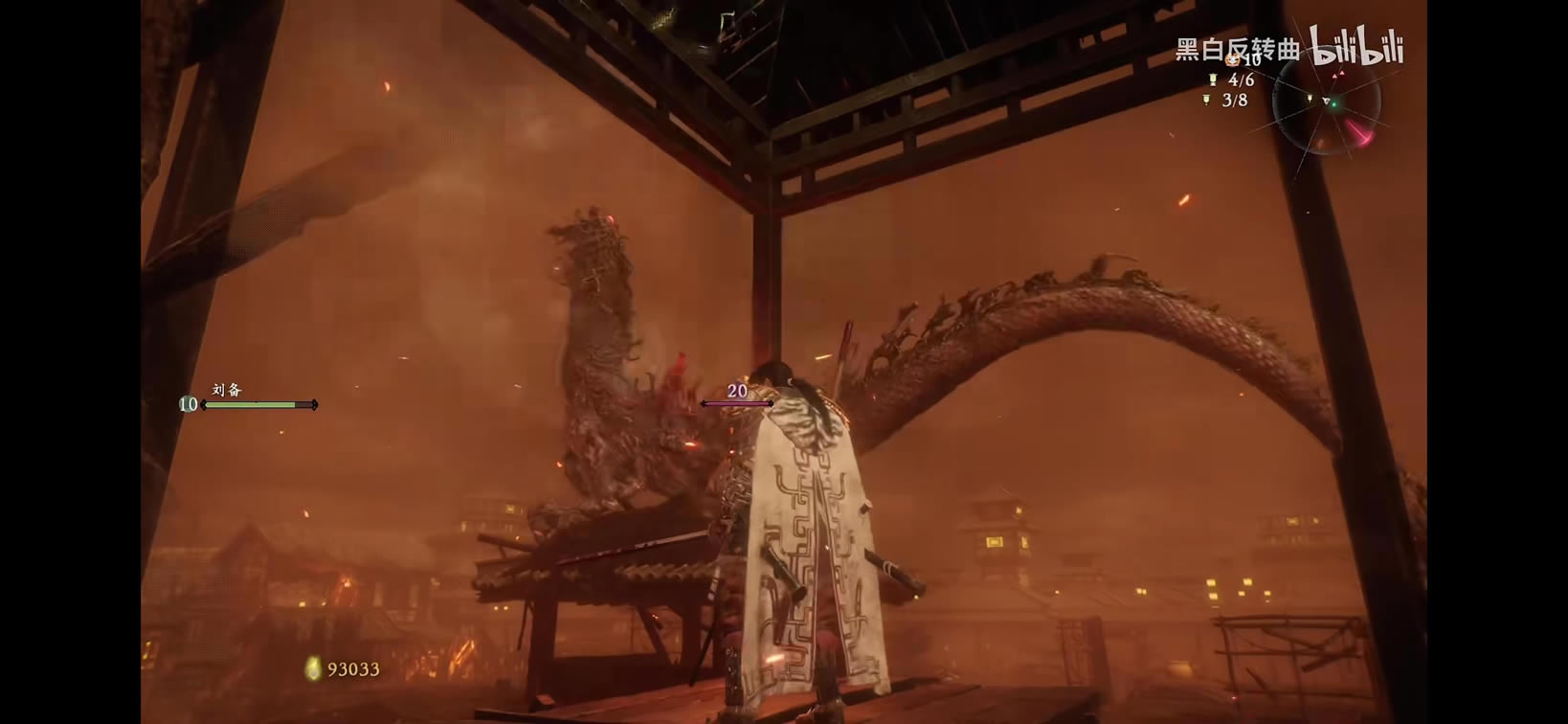
Task: Select ally 刘备 nameplate
Action: tap(227, 390)
